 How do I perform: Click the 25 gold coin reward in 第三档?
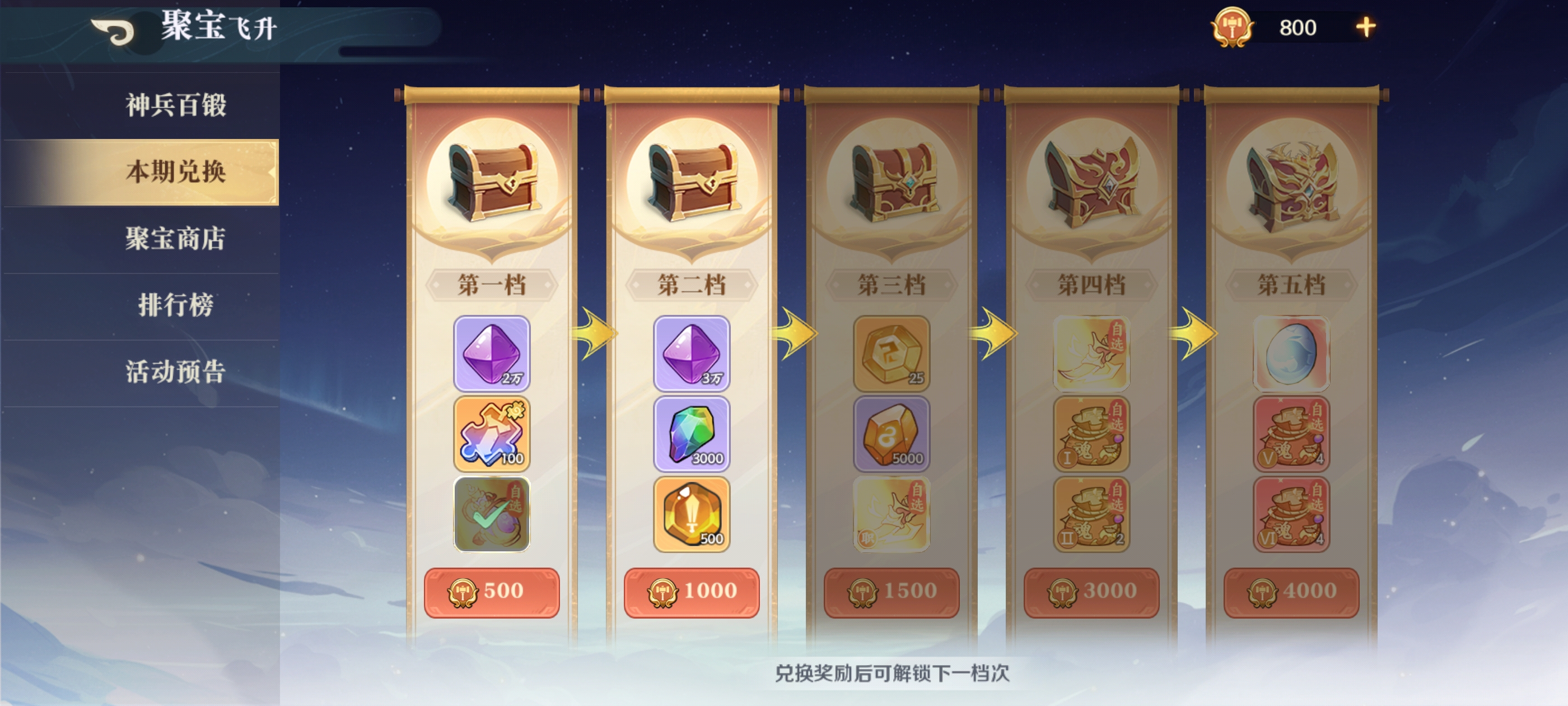click(x=891, y=354)
